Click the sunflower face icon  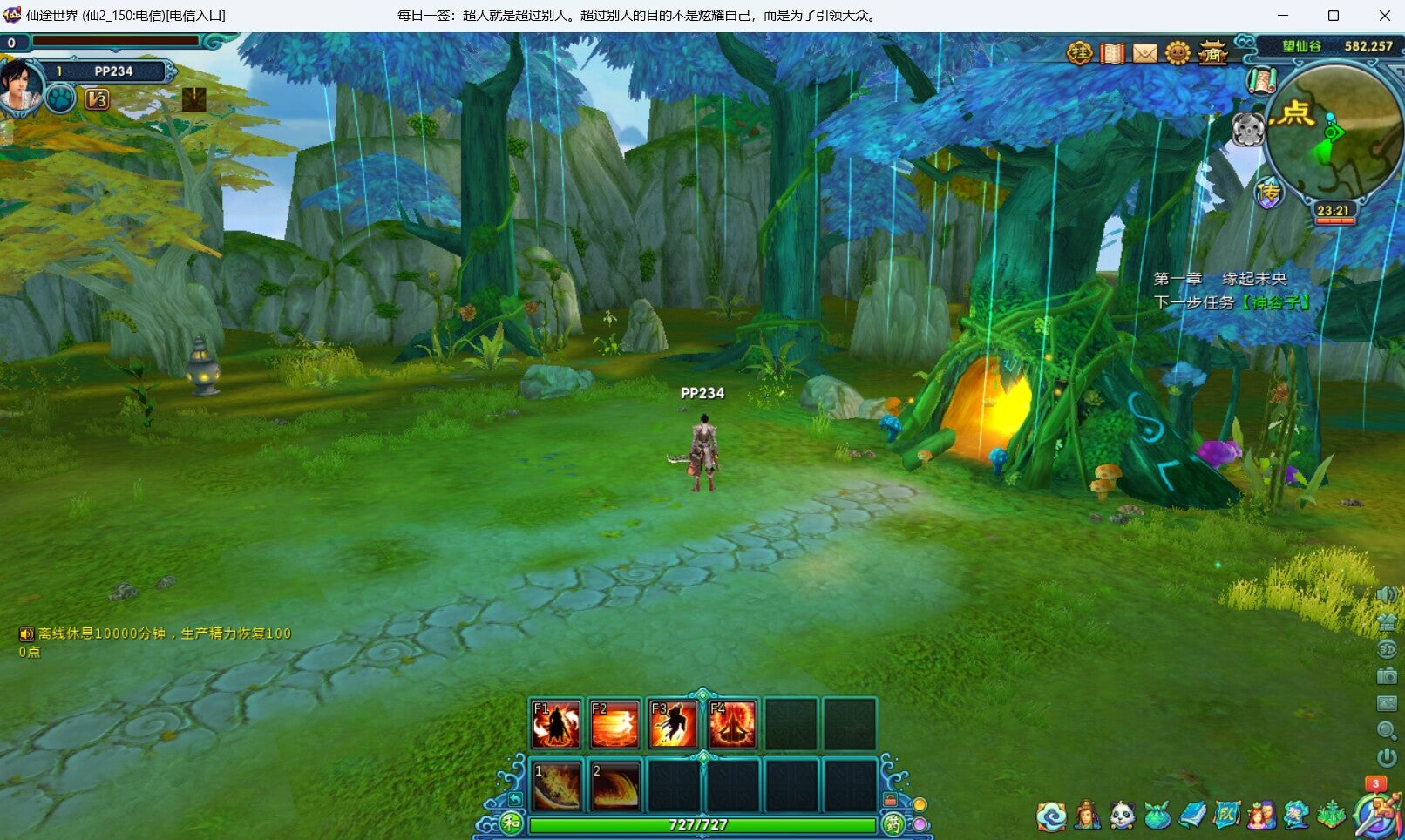pos(1178,54)
